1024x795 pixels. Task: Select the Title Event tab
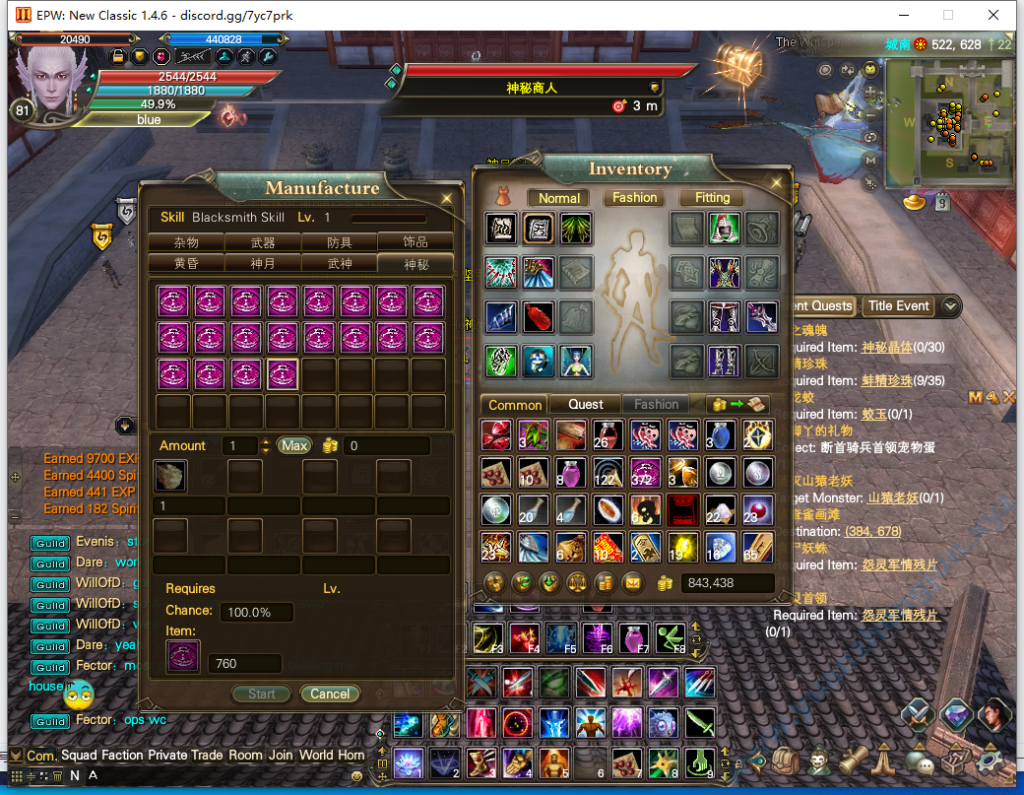click(x=898, y=306)
